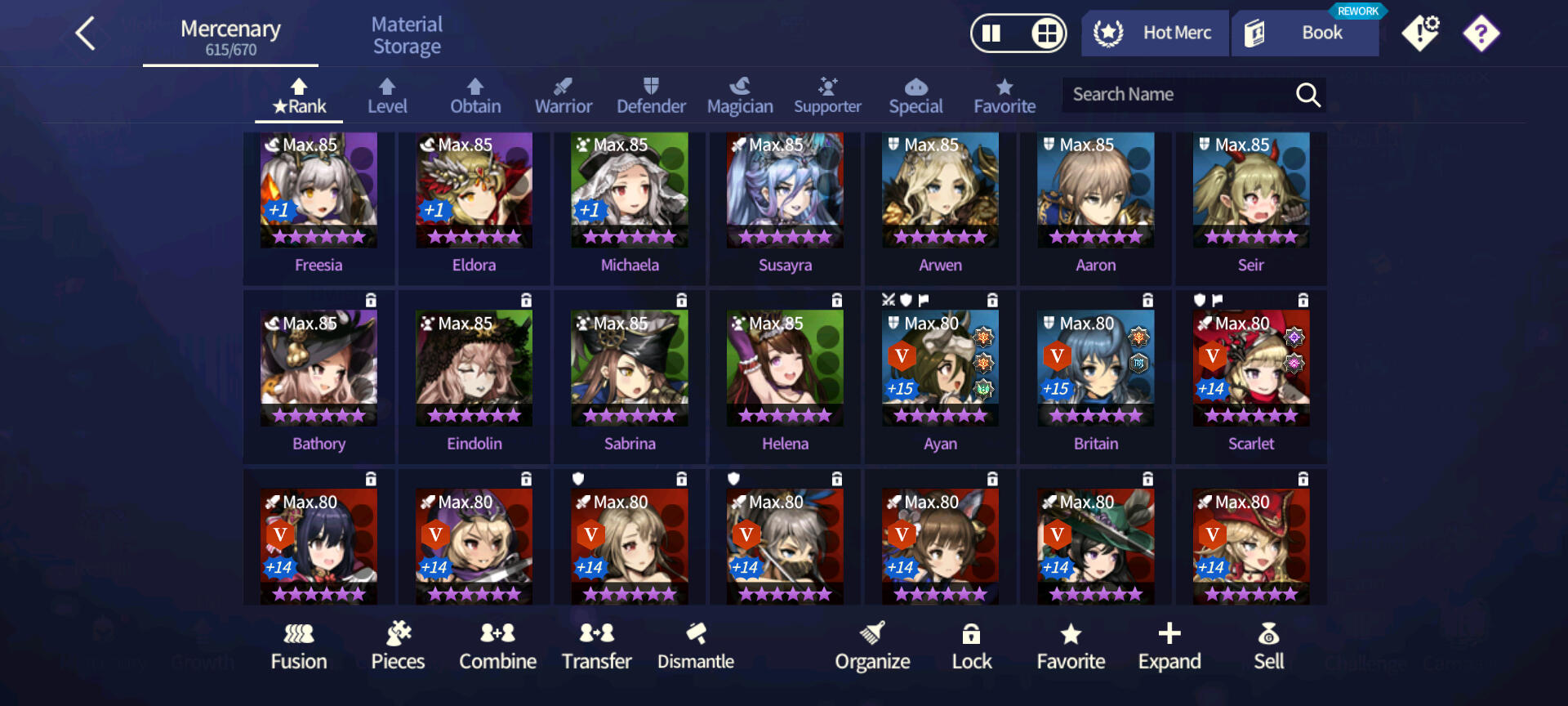
Task: Sort mercenaries by Level
Action: pyautogui.click(x=387, y=96)
